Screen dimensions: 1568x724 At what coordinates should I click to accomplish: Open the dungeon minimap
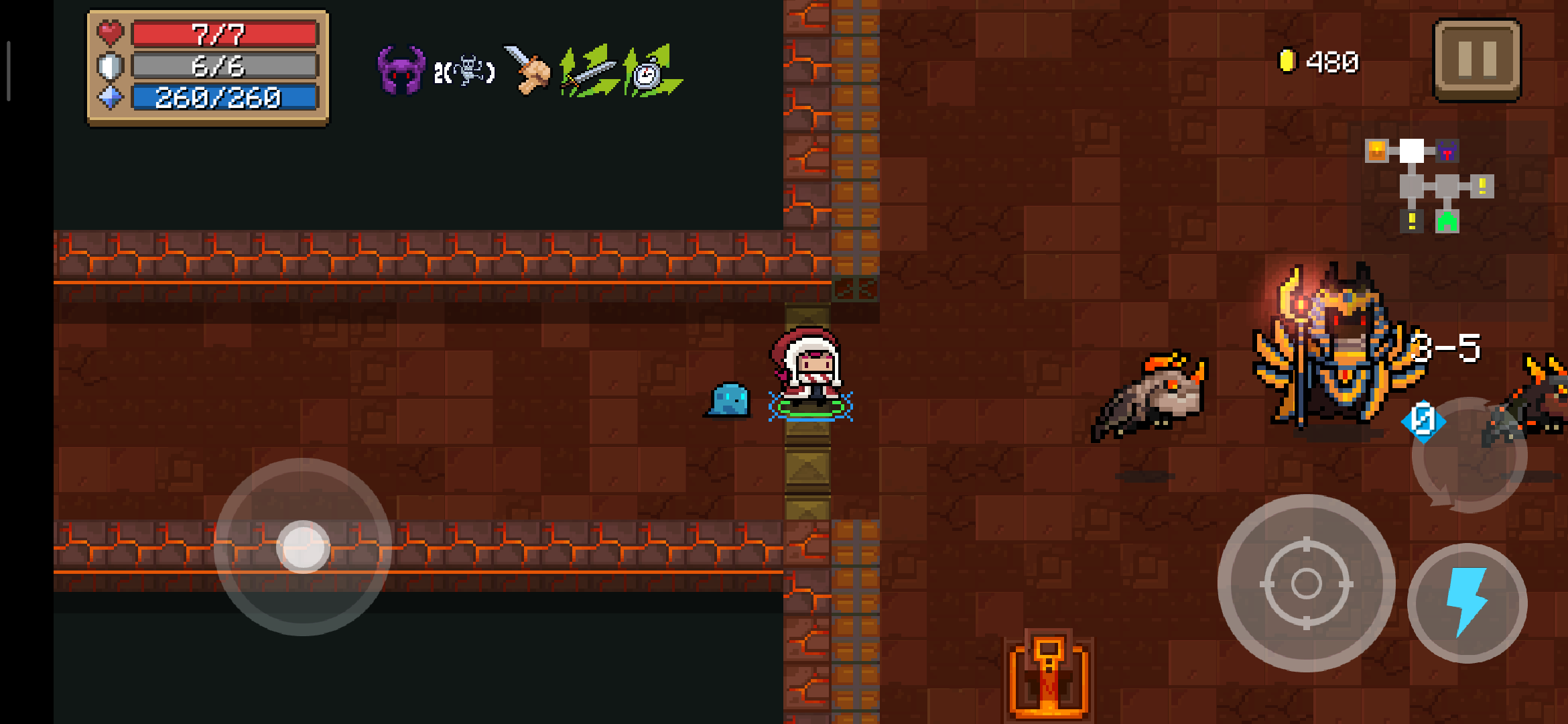click(1429, 186)
